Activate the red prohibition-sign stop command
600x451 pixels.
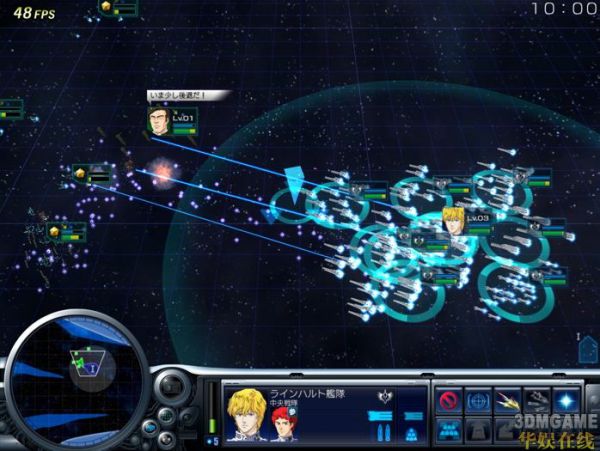click(x=451, y=401)
